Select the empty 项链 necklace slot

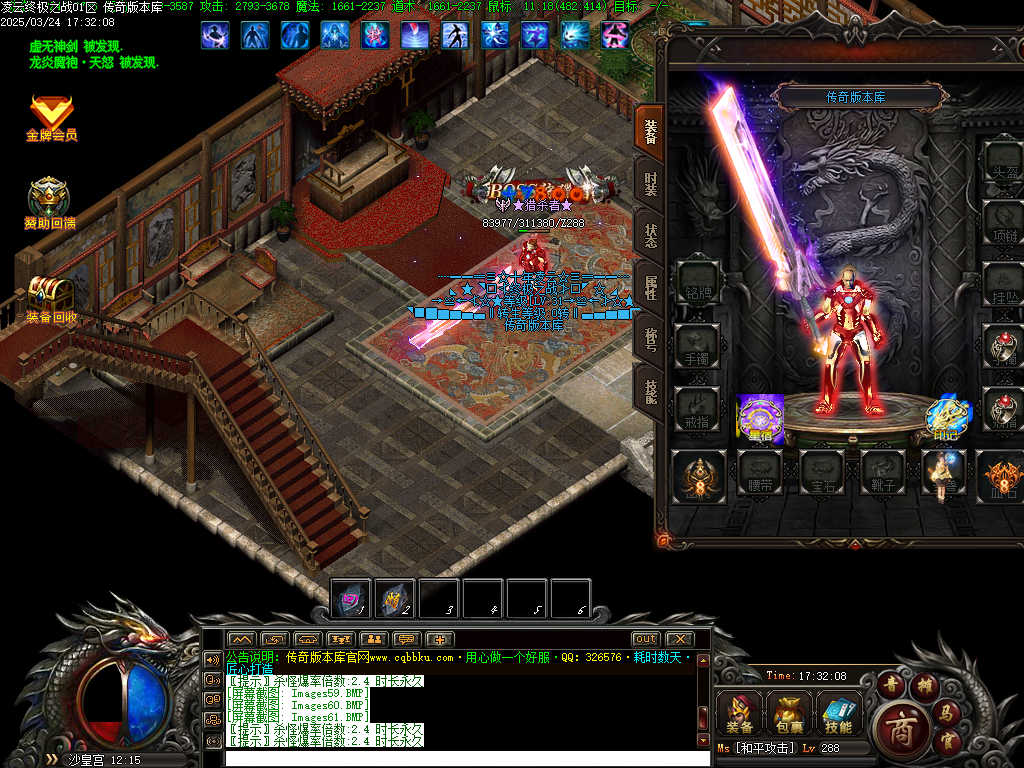pyautogui.click(x=1002, y=223)
